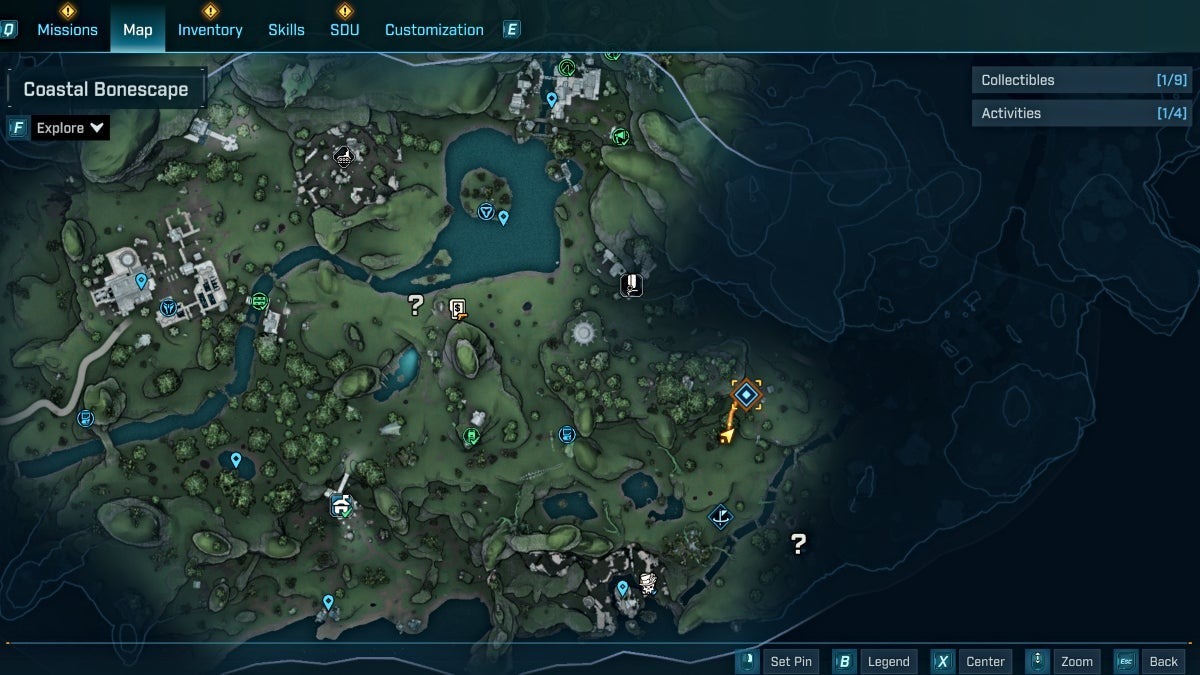The width and height of the screenshot is (1200, 675).
Task: Go Back from the map screen
Action: click(x=1151, y=661)
